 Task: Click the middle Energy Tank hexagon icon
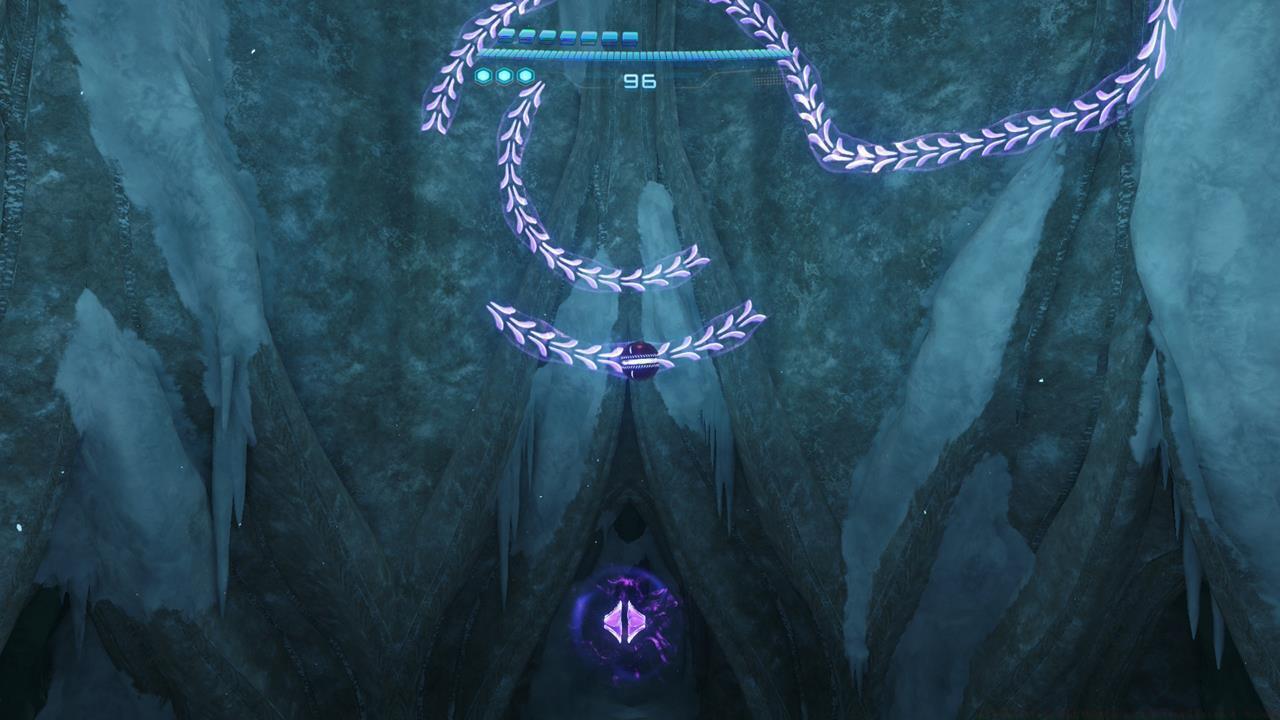[x=504, y=76]
